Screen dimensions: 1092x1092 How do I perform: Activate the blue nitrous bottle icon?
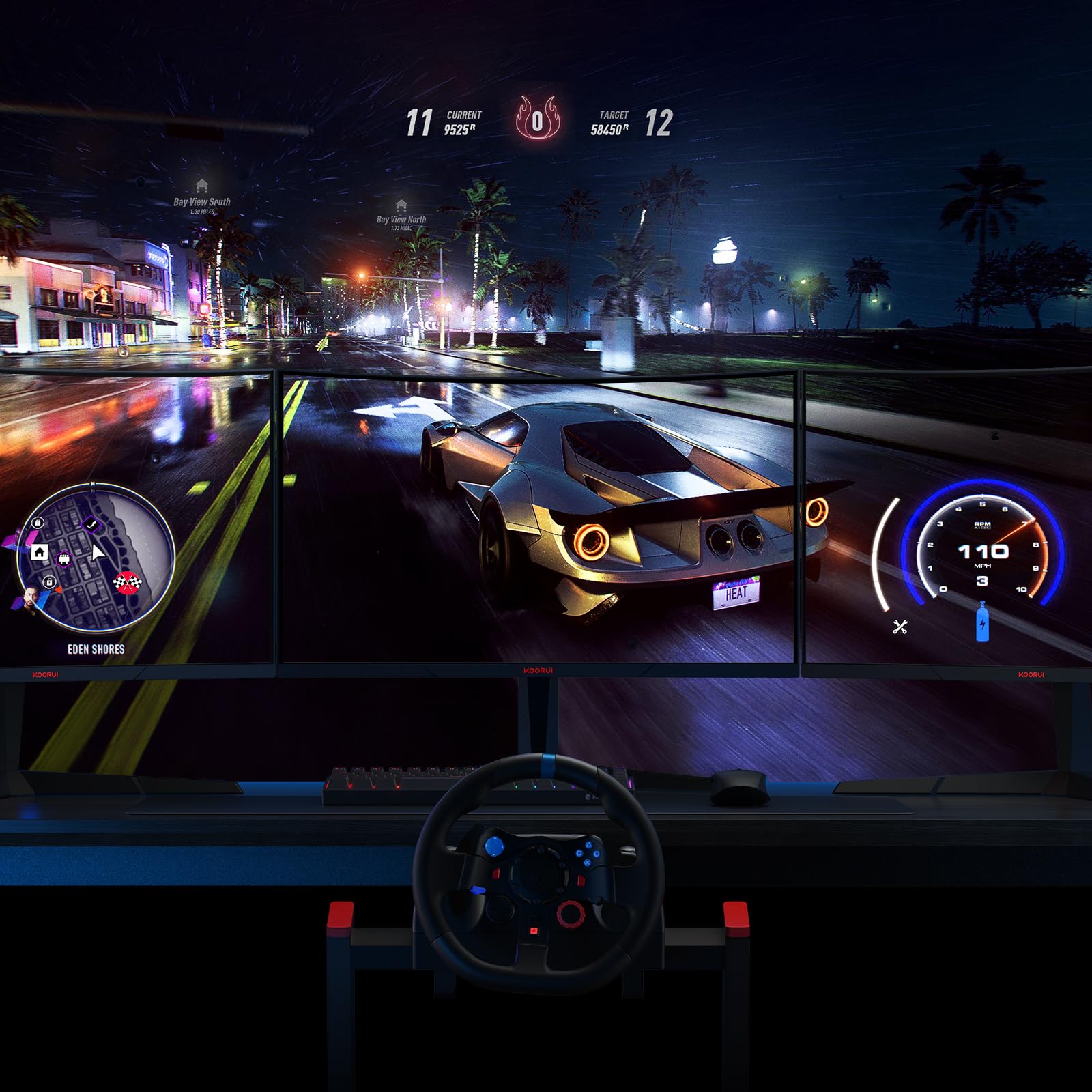pyautogui.click(x=982, y=622)
